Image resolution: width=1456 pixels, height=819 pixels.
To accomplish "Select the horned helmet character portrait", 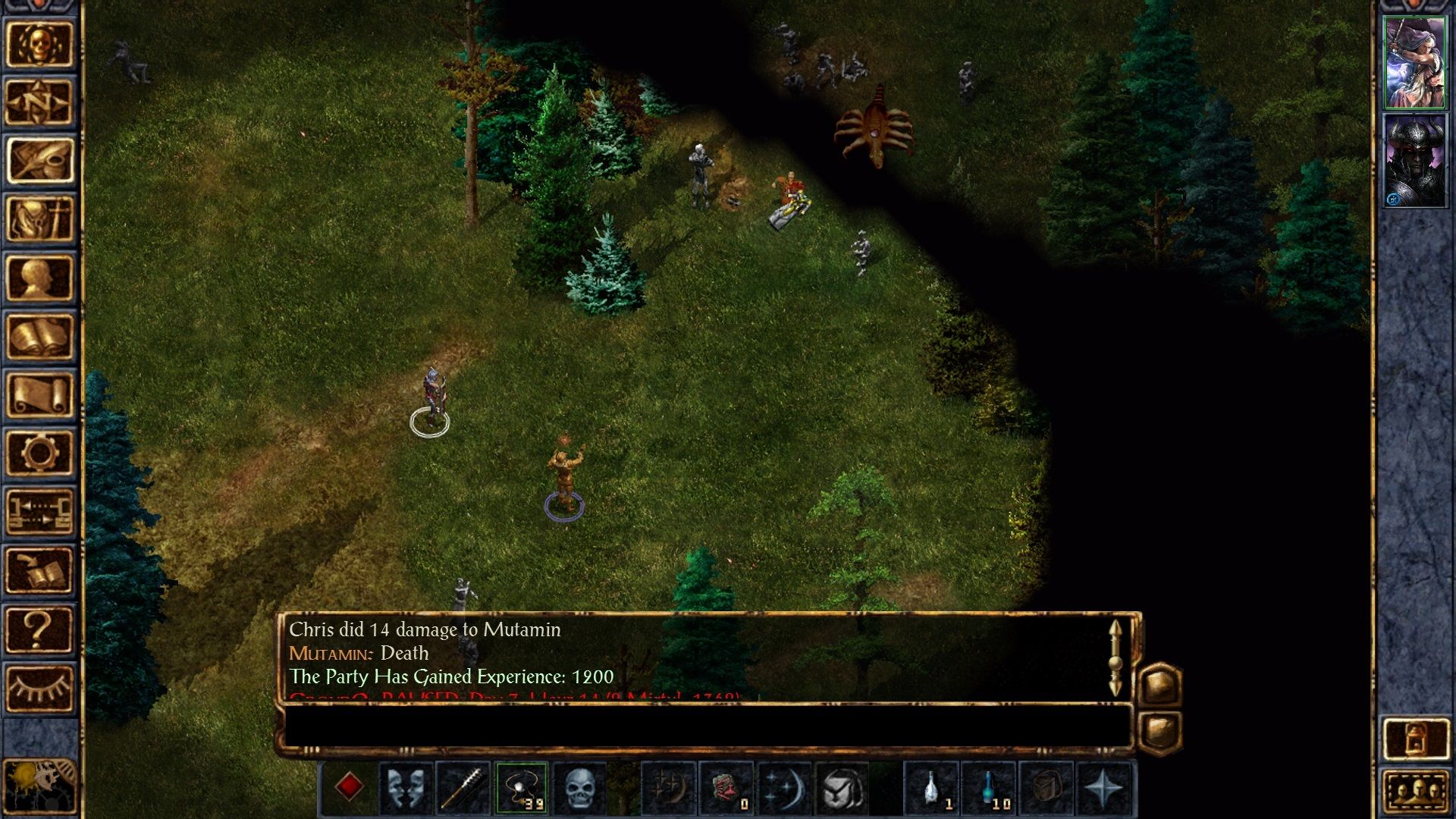I will 1414,161.
